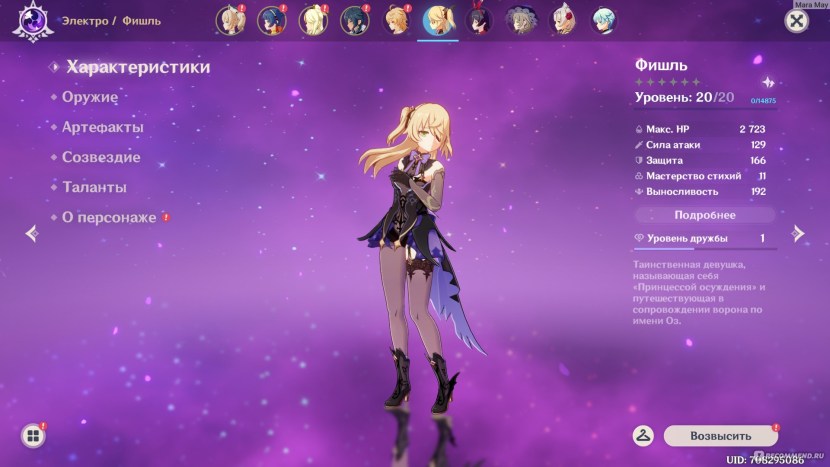Viewport: 830px width, 467px height.
Task: Switch to the previous character with left arrow
Action: 32,233
